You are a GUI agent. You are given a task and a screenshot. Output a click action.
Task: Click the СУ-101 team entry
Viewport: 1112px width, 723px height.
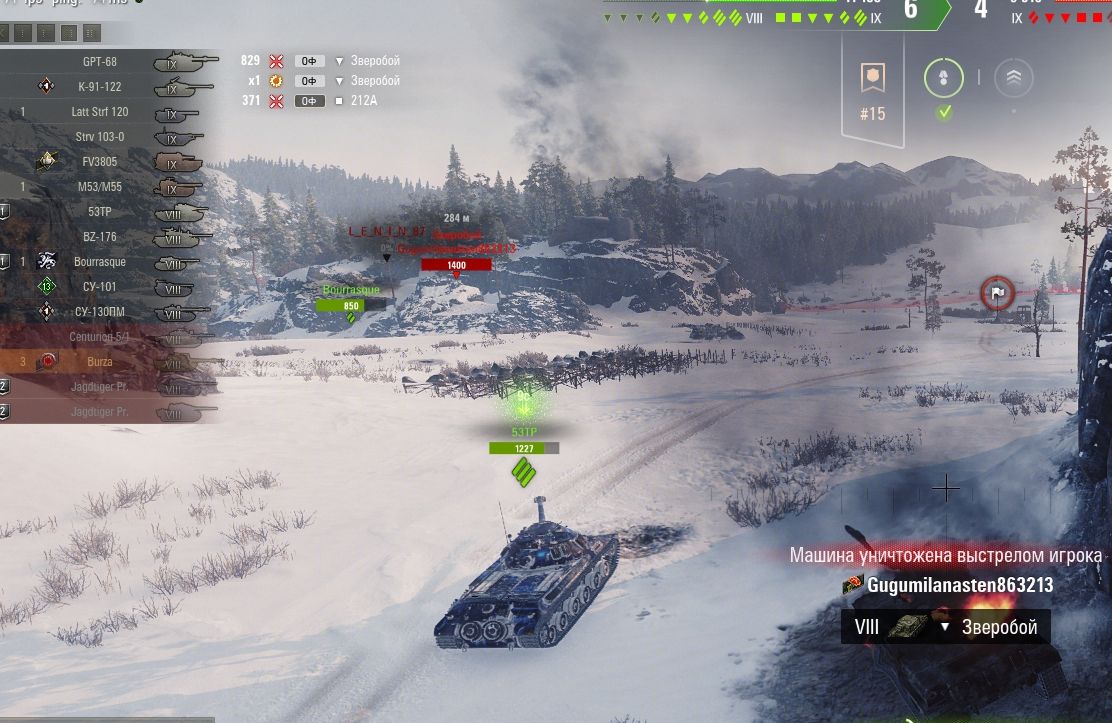tap(100, 287)
